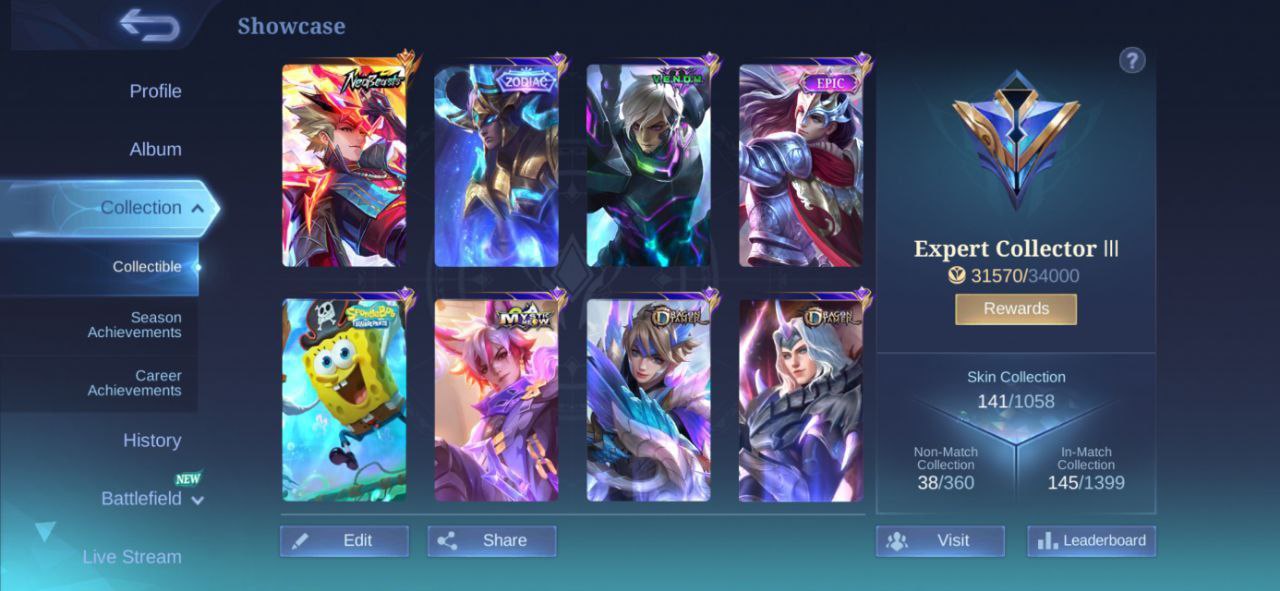Select the Collectible sub-tab

(147, 267)
